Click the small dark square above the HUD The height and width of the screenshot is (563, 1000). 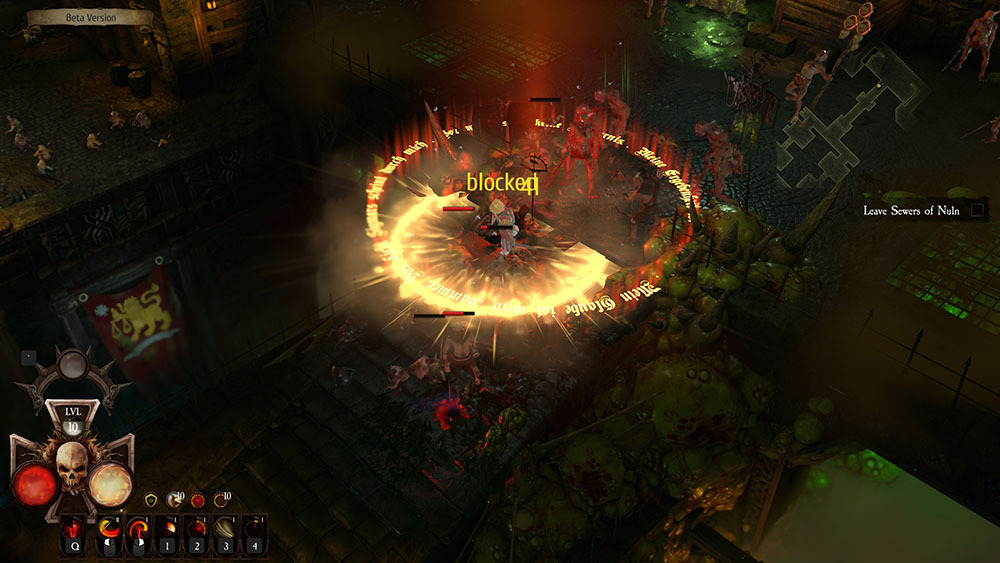28,355
